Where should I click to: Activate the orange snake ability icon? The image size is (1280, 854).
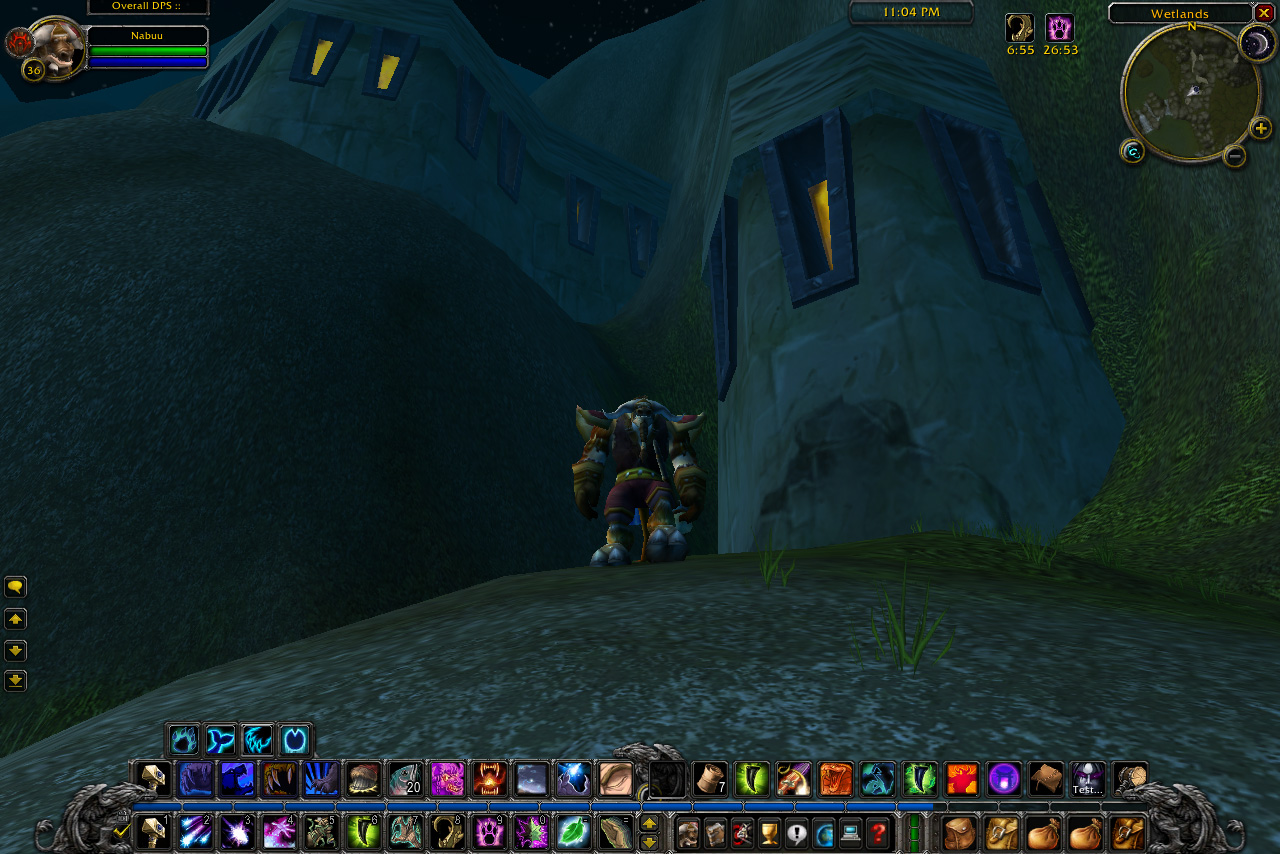tap(835, 779)
